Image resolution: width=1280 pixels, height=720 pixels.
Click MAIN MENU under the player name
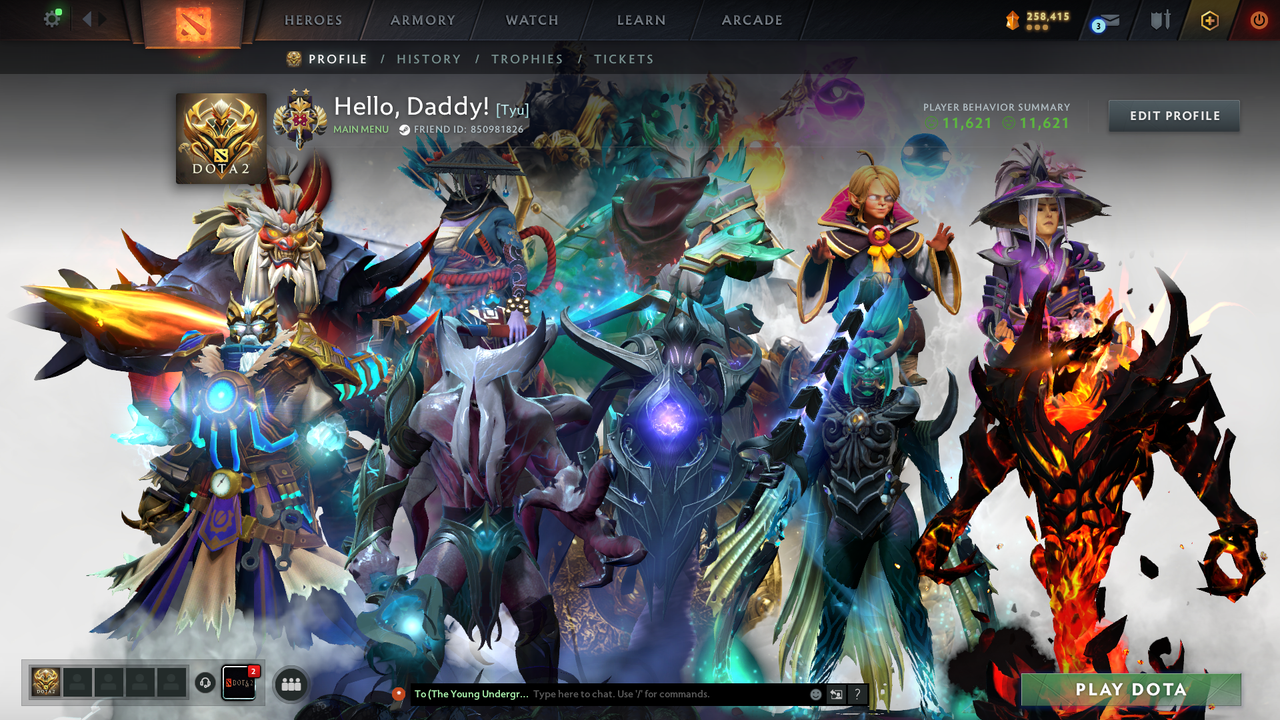[x=360, y=129]
